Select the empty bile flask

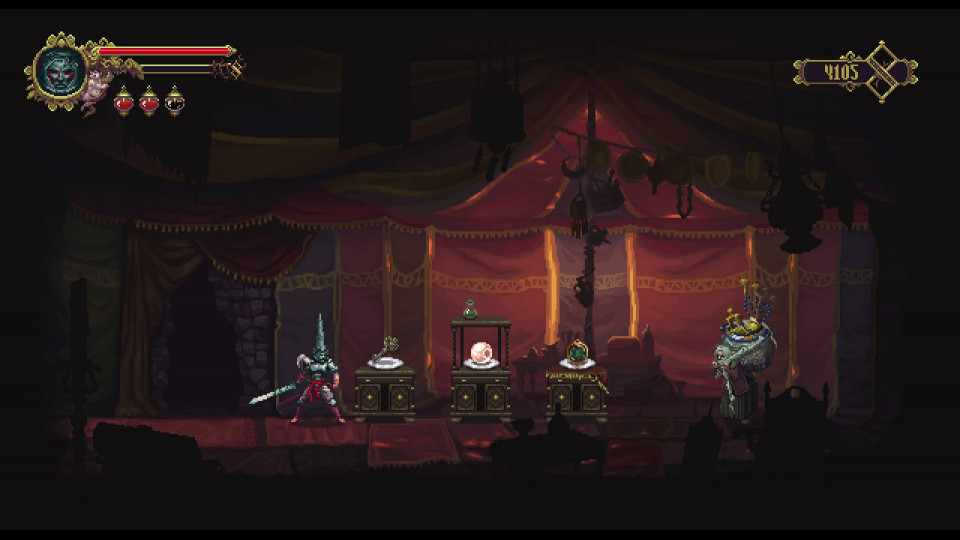tap(174, 100)
